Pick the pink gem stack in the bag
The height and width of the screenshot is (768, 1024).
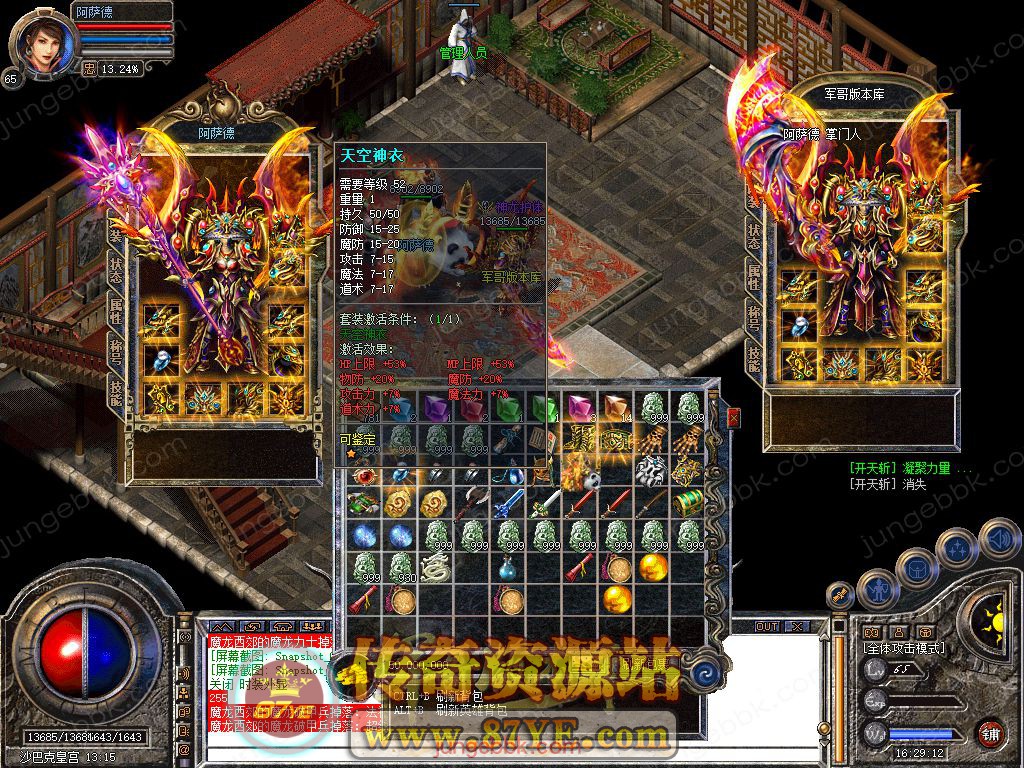point(580,407)
